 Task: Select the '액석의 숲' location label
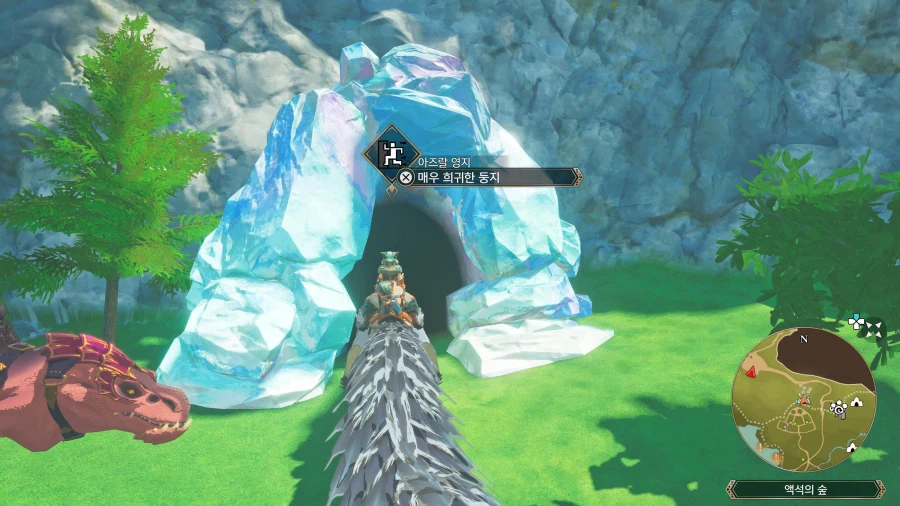[803, 489]
